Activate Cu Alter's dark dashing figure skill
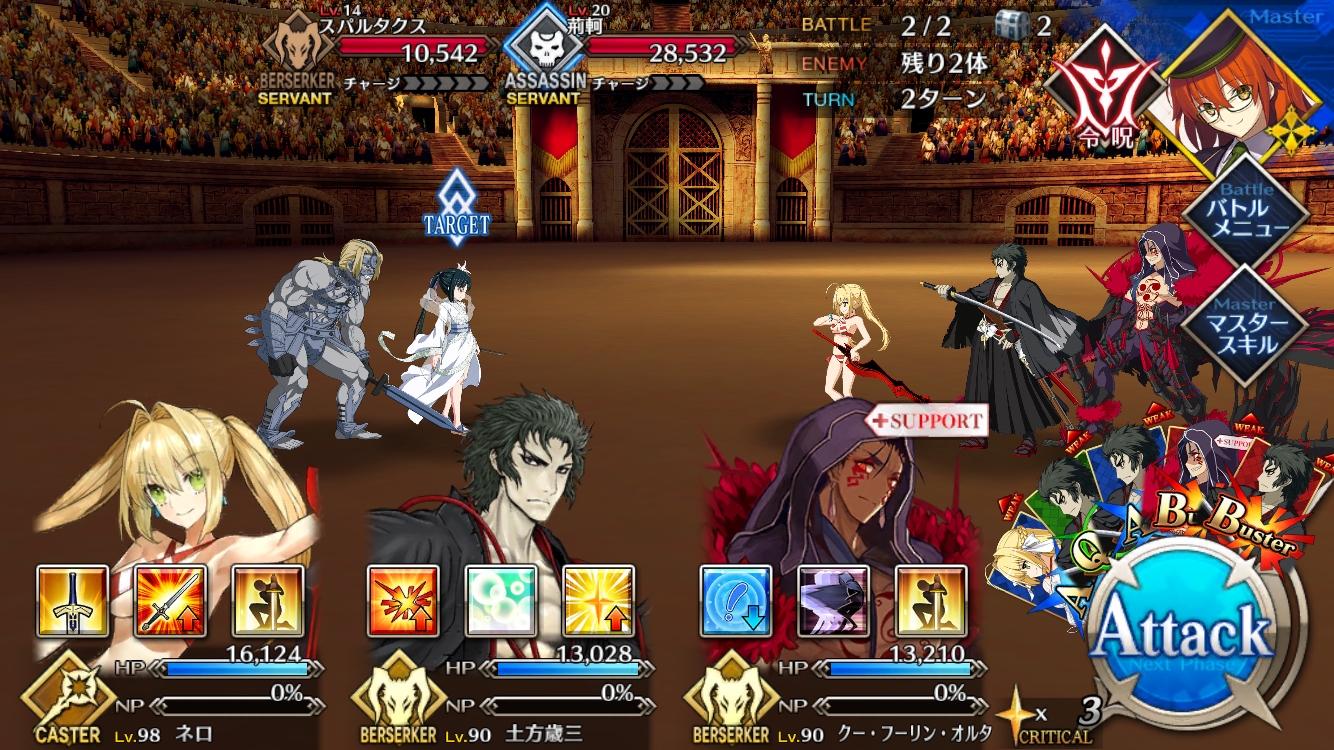The height and width of the screenshot is (750, 1334). coord(833,601)
